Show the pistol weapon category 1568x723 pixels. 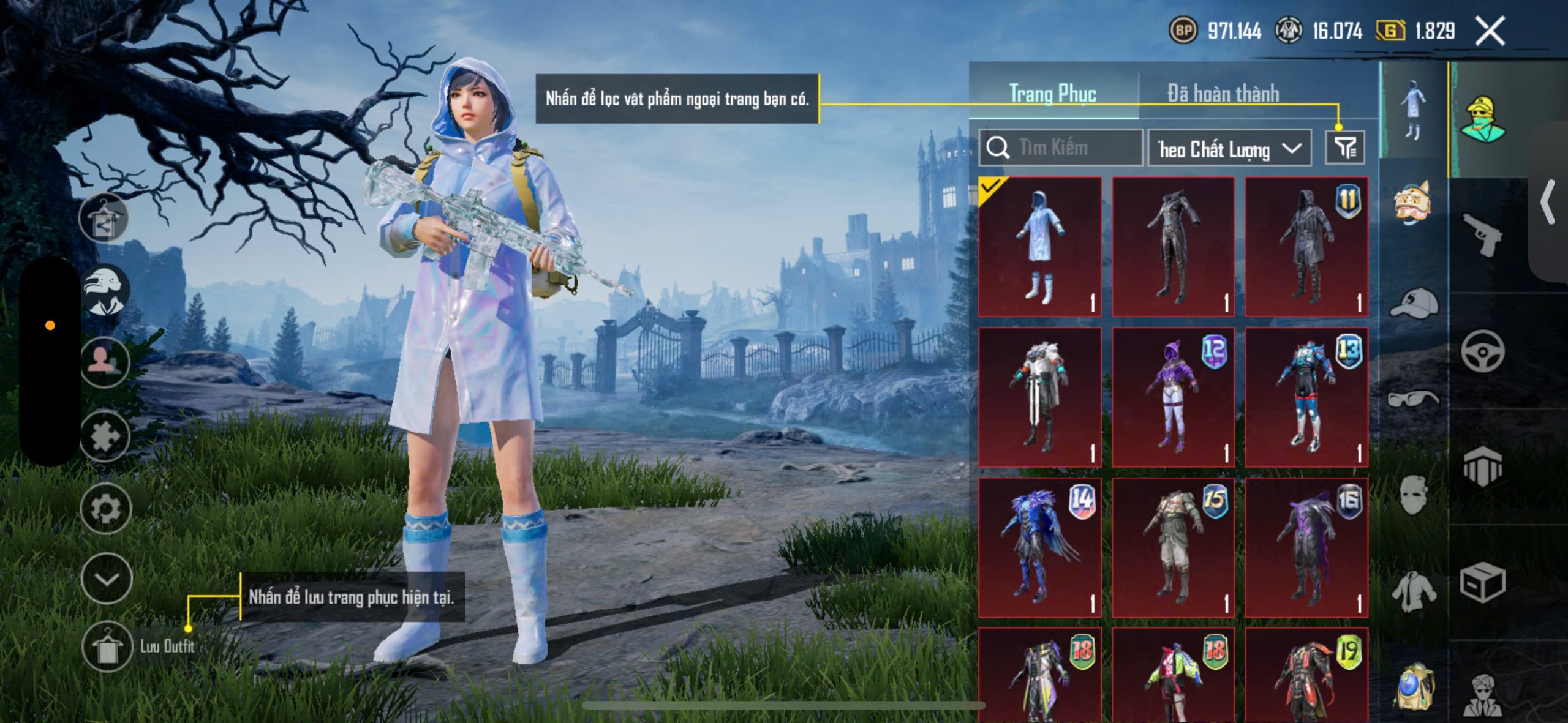1482,235
